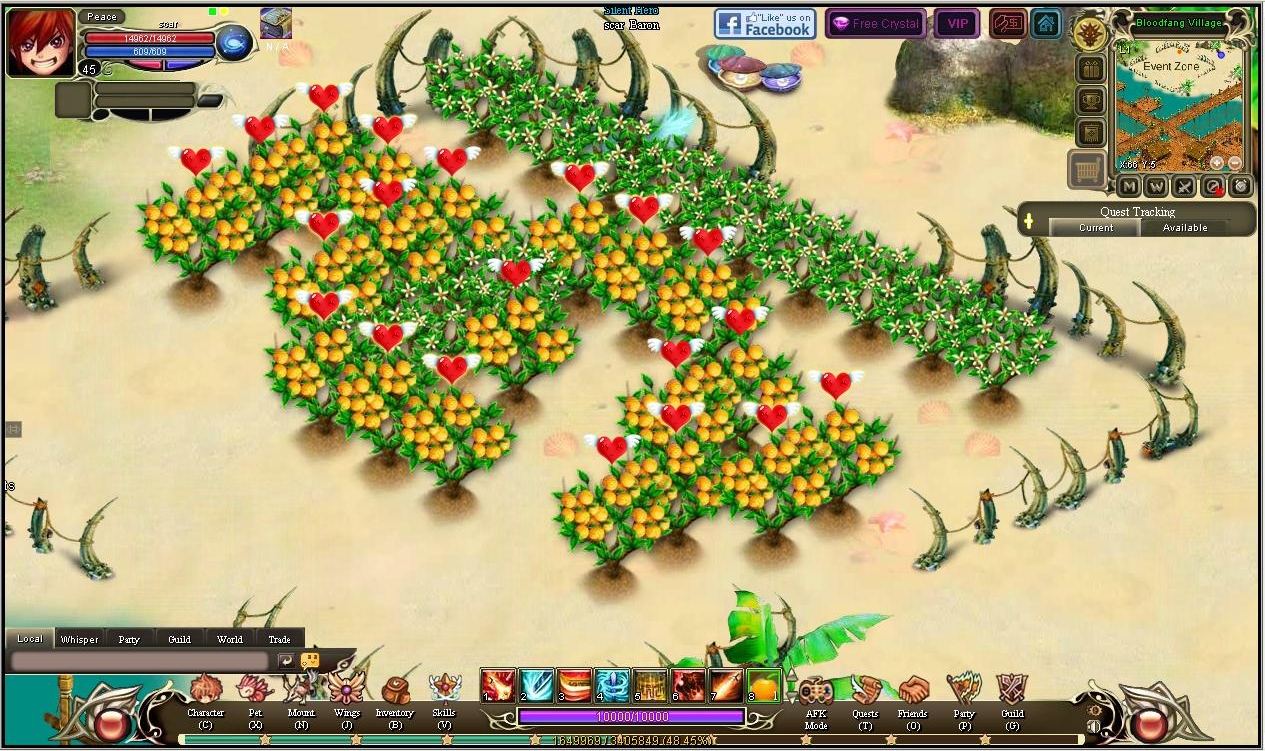
Task: Switch to the Whisper chat tab
Action: click(x=79, y=639)
